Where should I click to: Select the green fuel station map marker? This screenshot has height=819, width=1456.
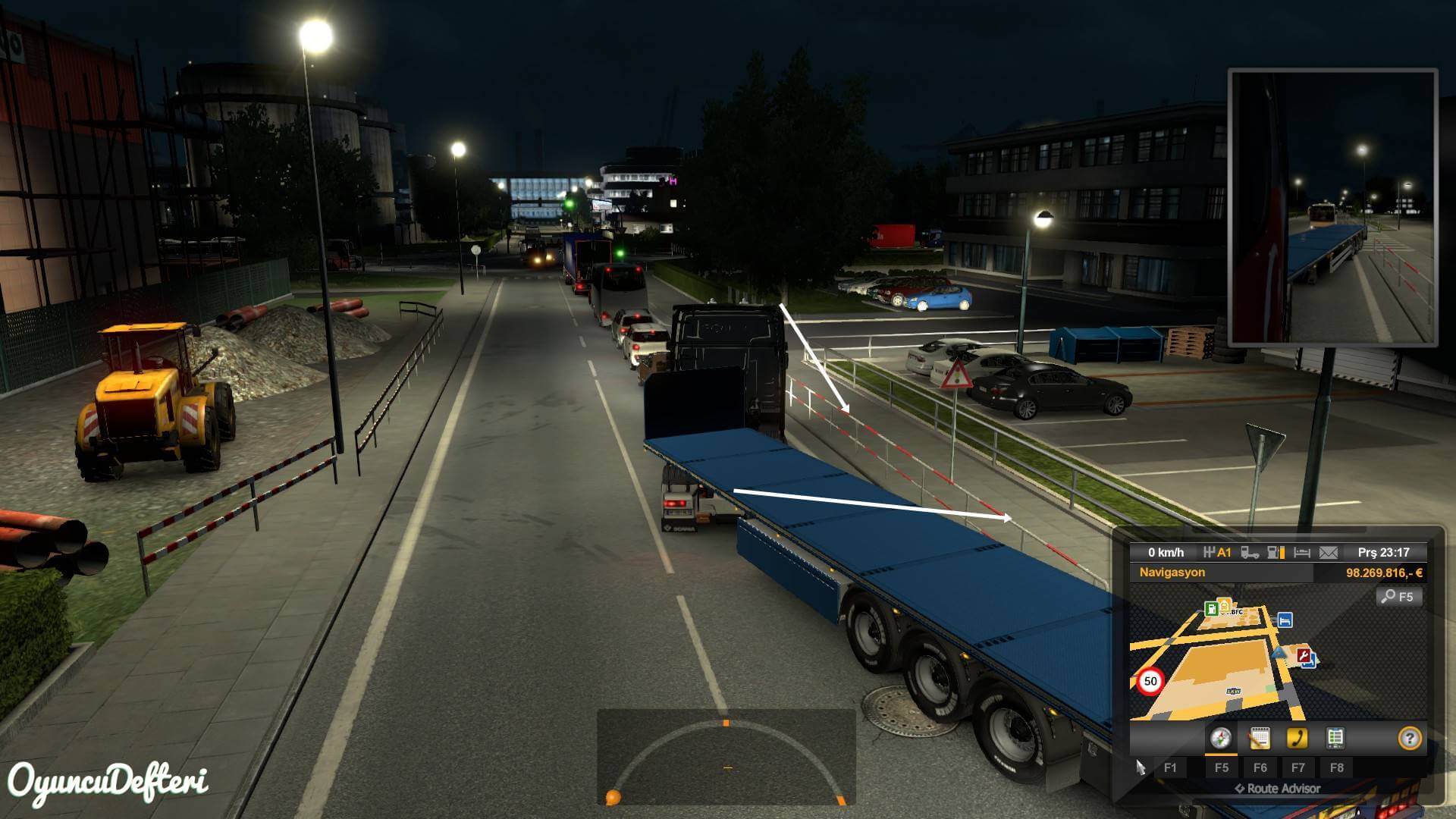point(1212,608)
